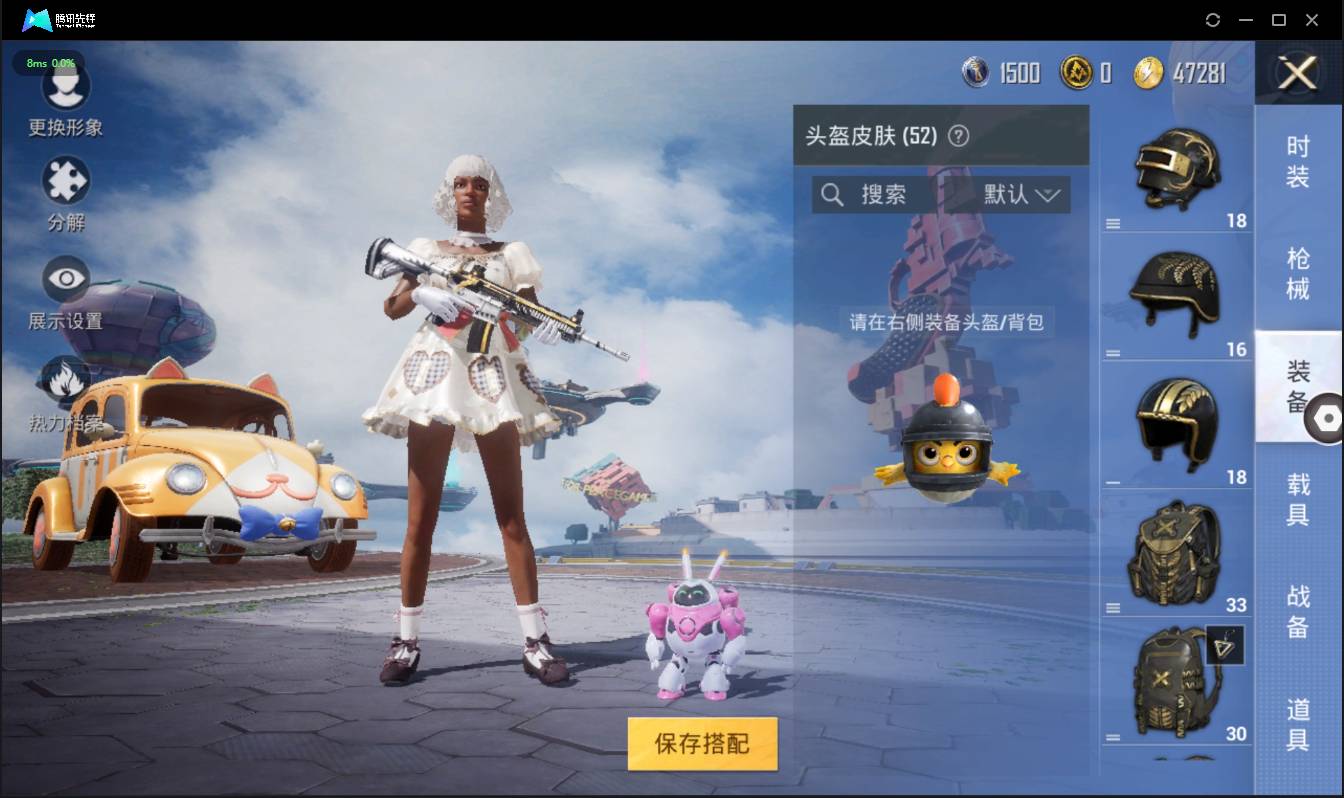1344x798 pixels.
Task: Click the gold coin currency icon
Action: pyautogui.click(x=1078, y=72)
